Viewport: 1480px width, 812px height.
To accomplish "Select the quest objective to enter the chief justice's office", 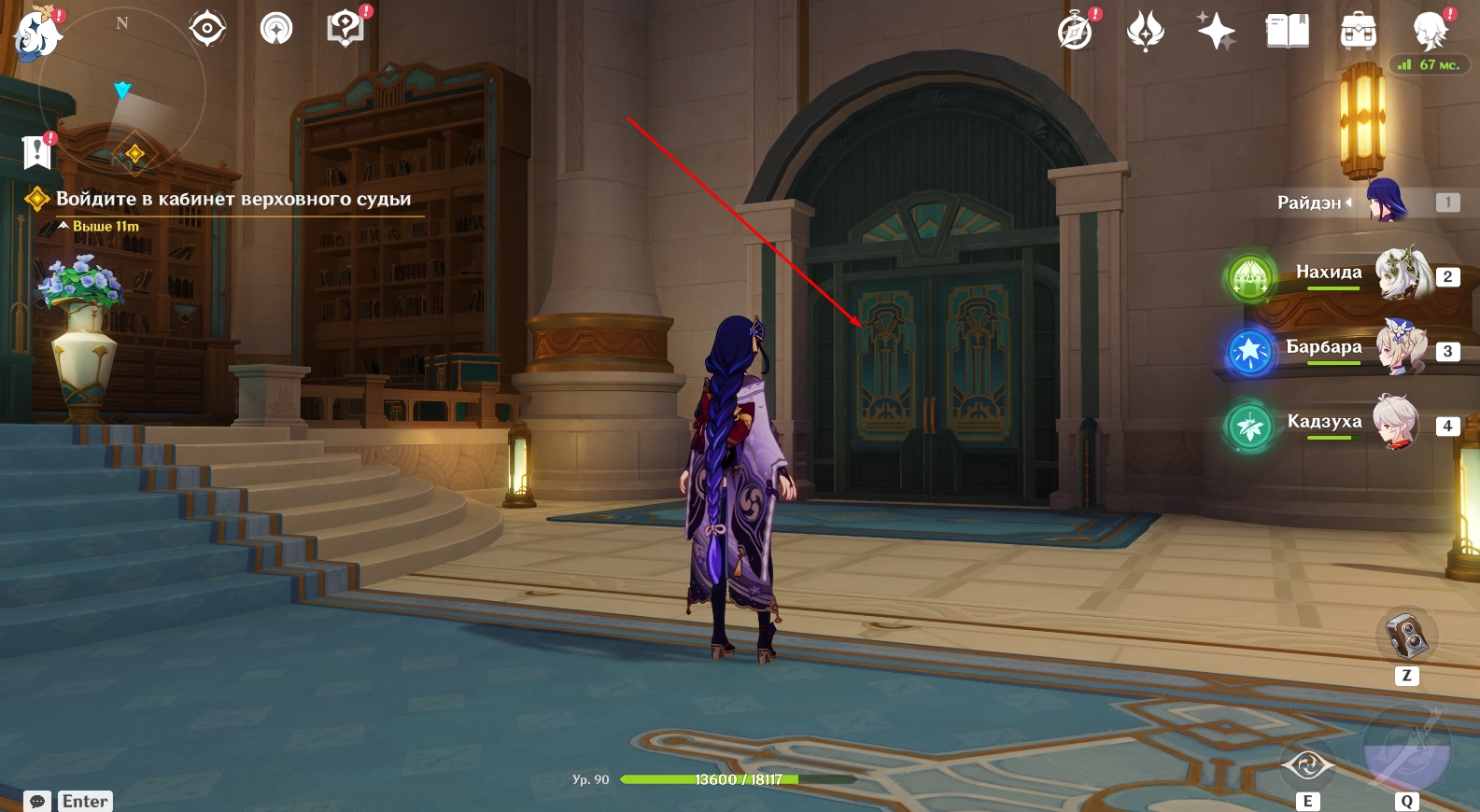I will [233, 199].
